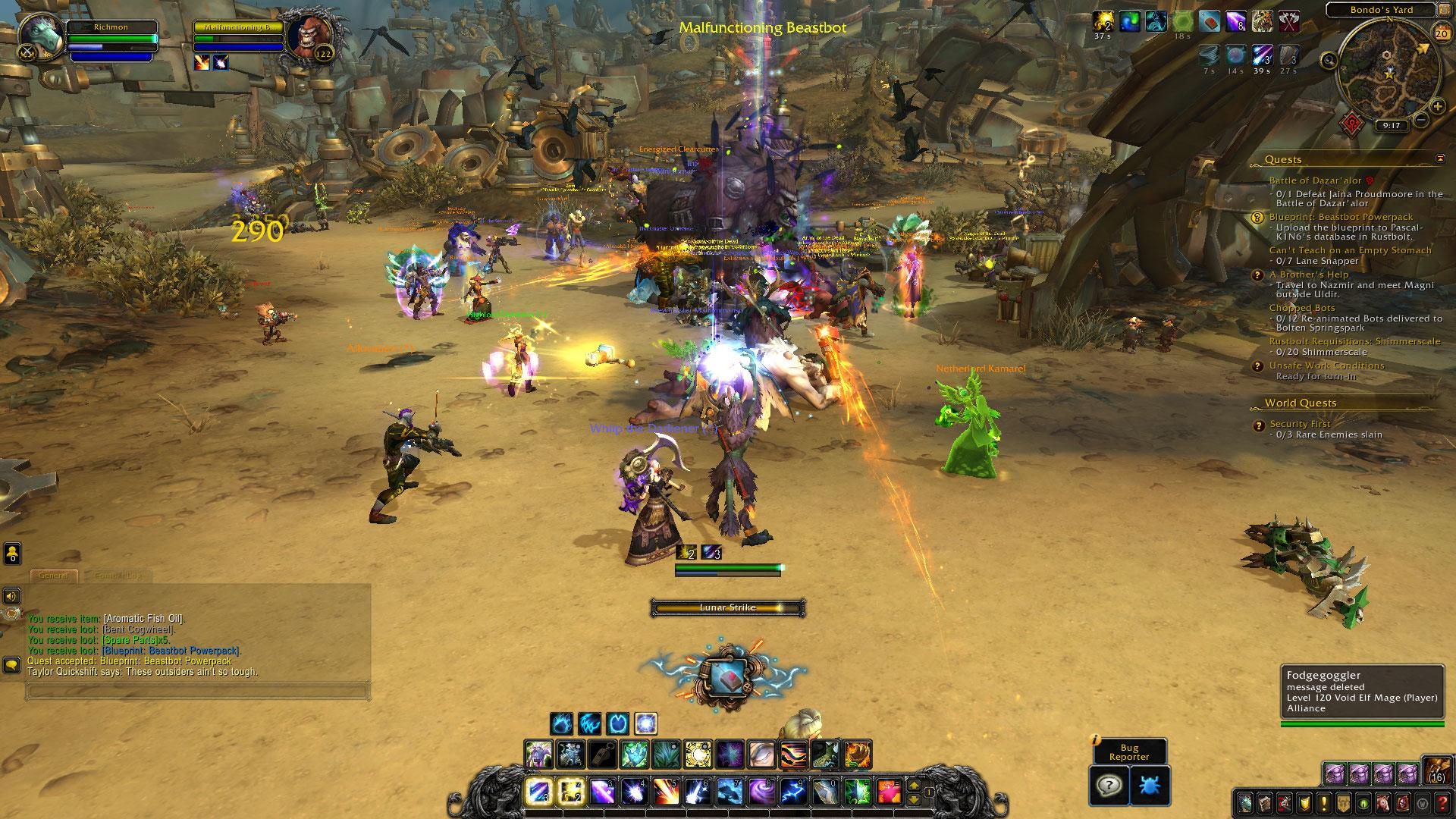Open the red question mark help menu

(x=1442, y=802)
